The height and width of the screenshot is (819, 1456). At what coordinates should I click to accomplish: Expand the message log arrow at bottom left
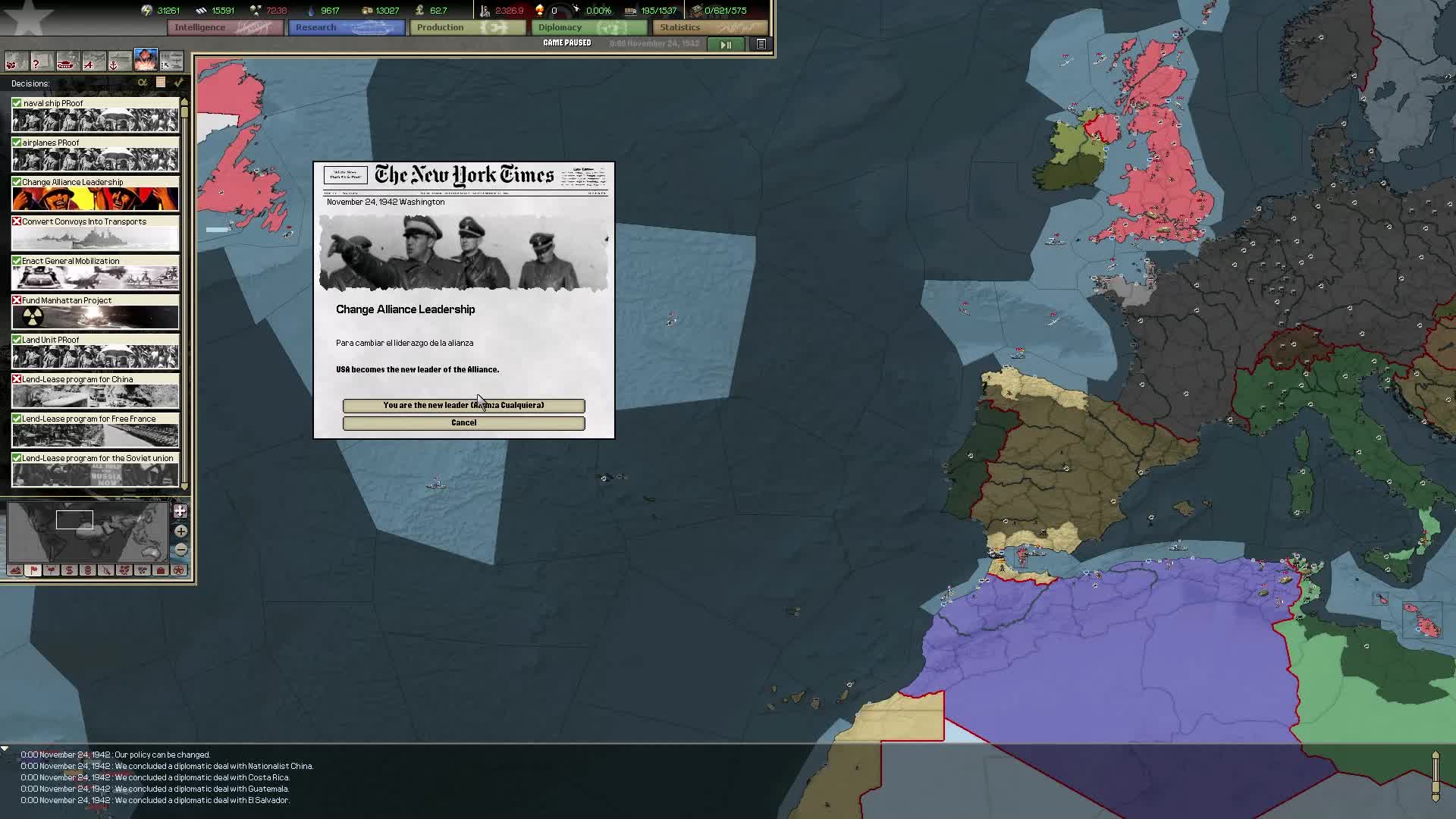click(6, 747)
